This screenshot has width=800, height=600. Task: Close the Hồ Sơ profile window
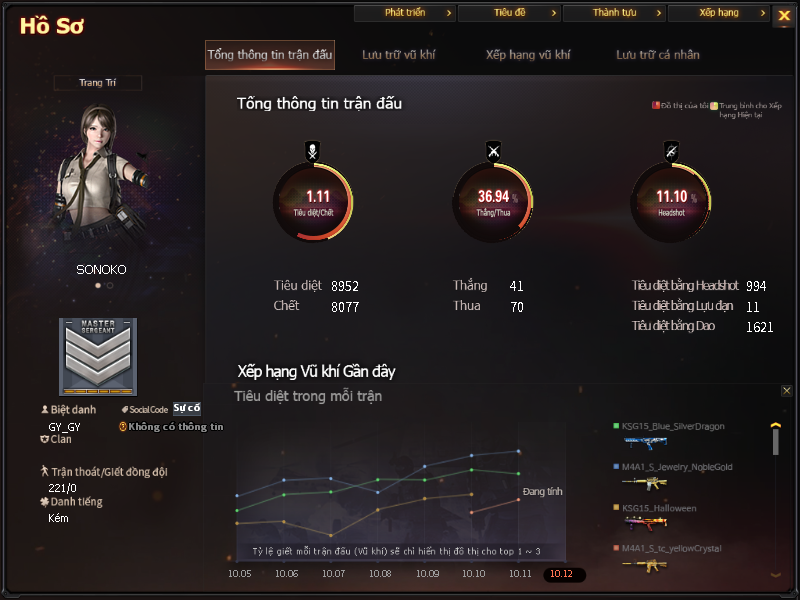click(x=782, y=15)
